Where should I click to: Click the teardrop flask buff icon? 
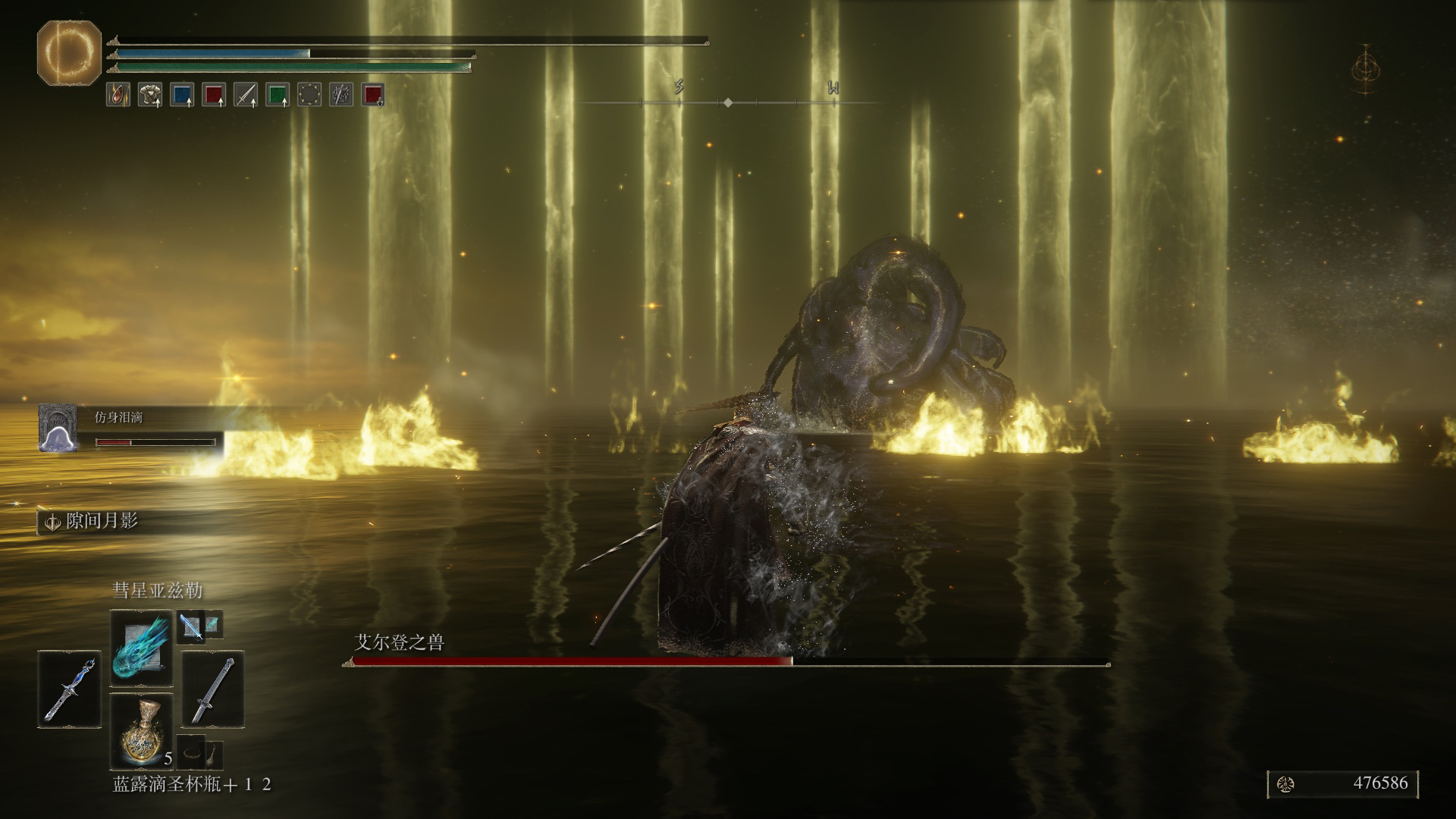coord(118,95)
